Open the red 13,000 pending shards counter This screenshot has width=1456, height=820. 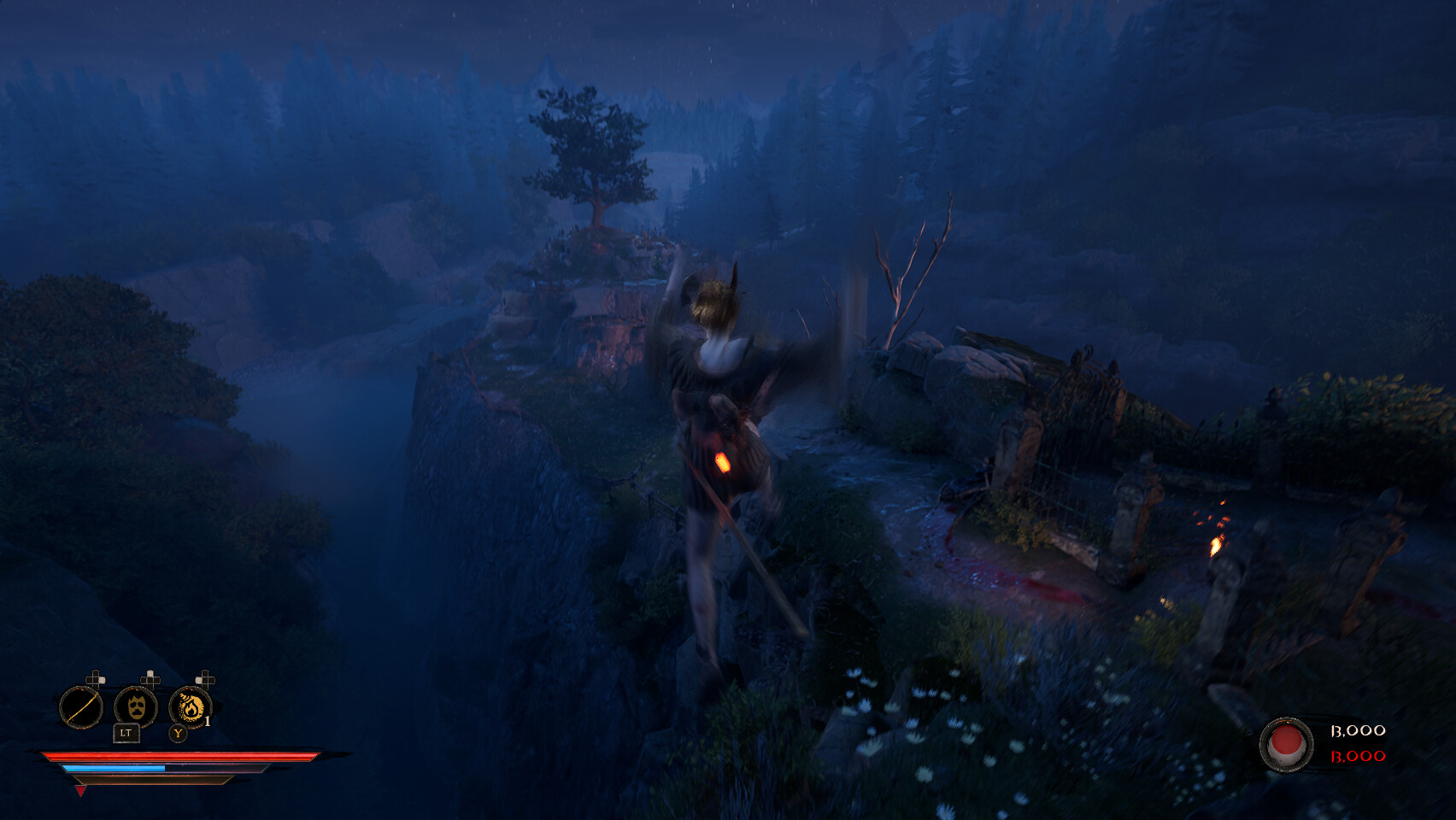tap(1358, 756)
